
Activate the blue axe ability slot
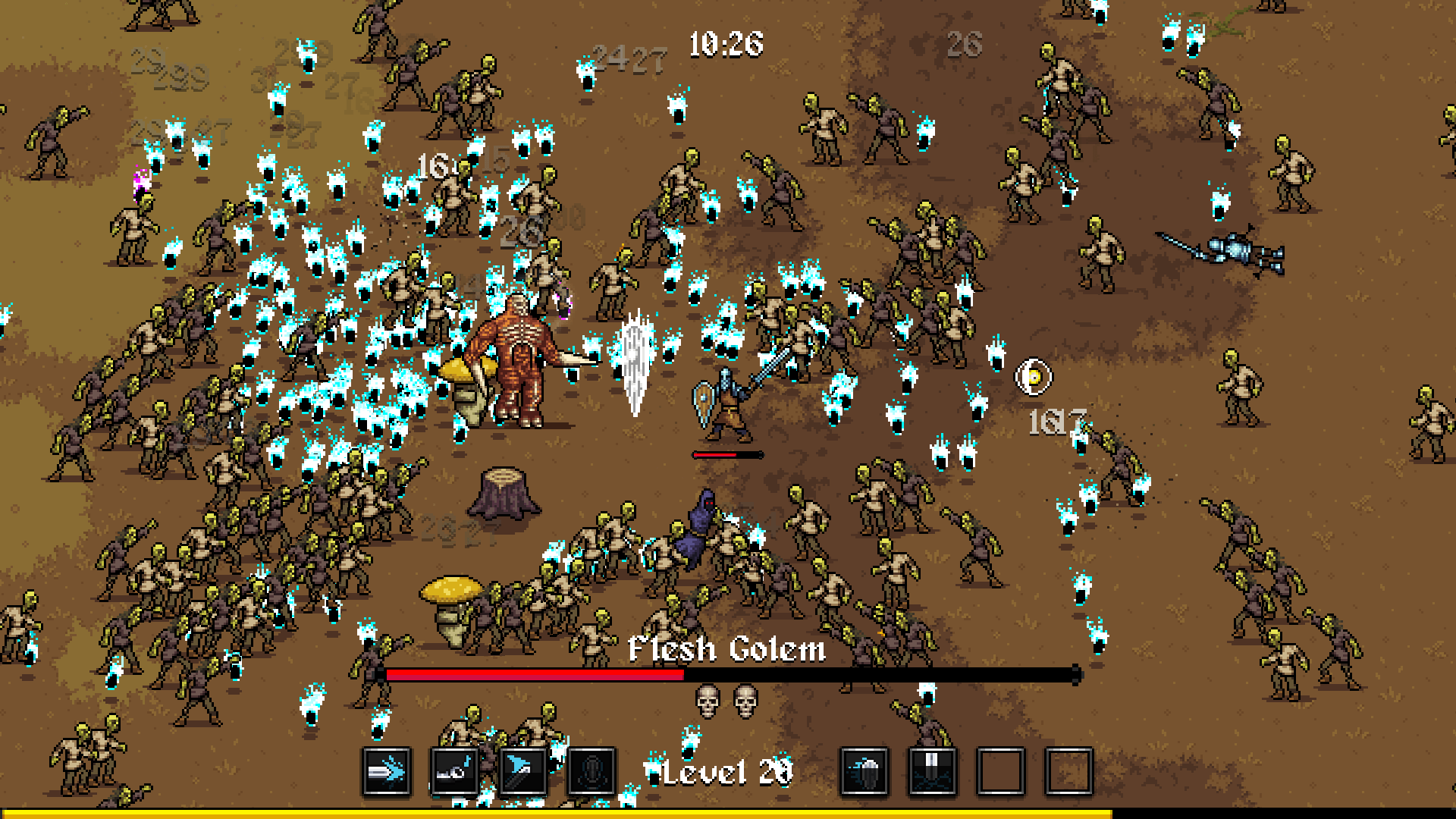pyautogui.click(x=522, y=772)
